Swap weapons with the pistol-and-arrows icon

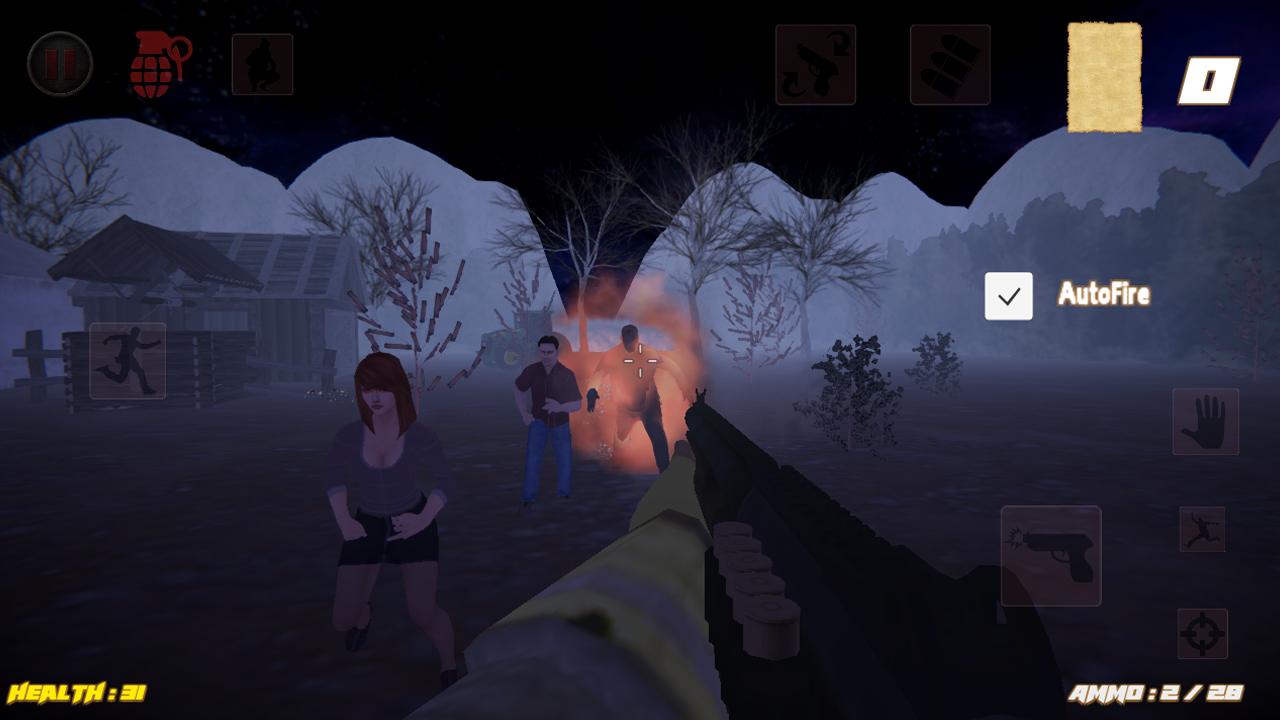point(815,66)
